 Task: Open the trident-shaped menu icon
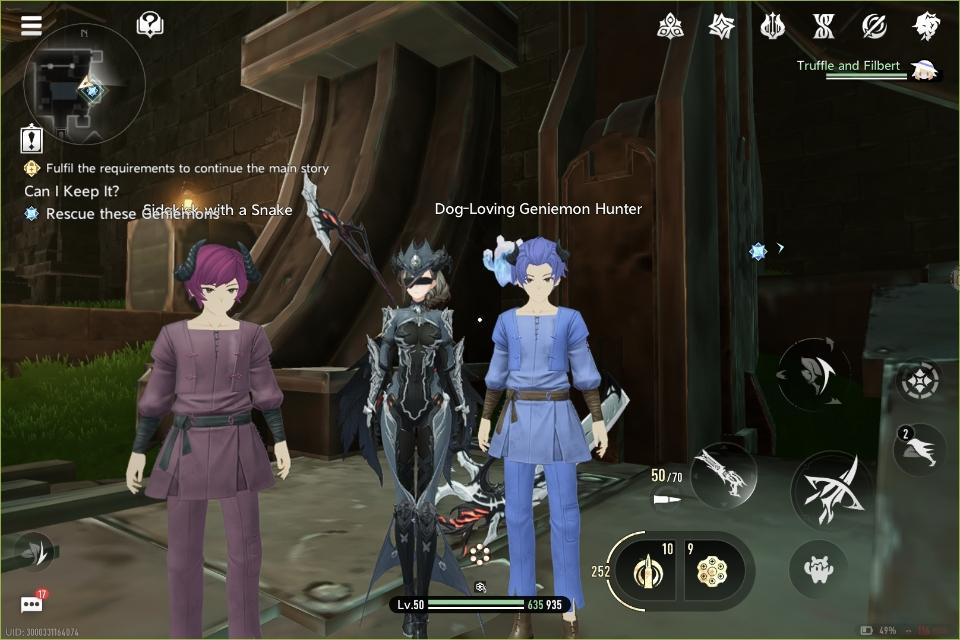(772, 27)
